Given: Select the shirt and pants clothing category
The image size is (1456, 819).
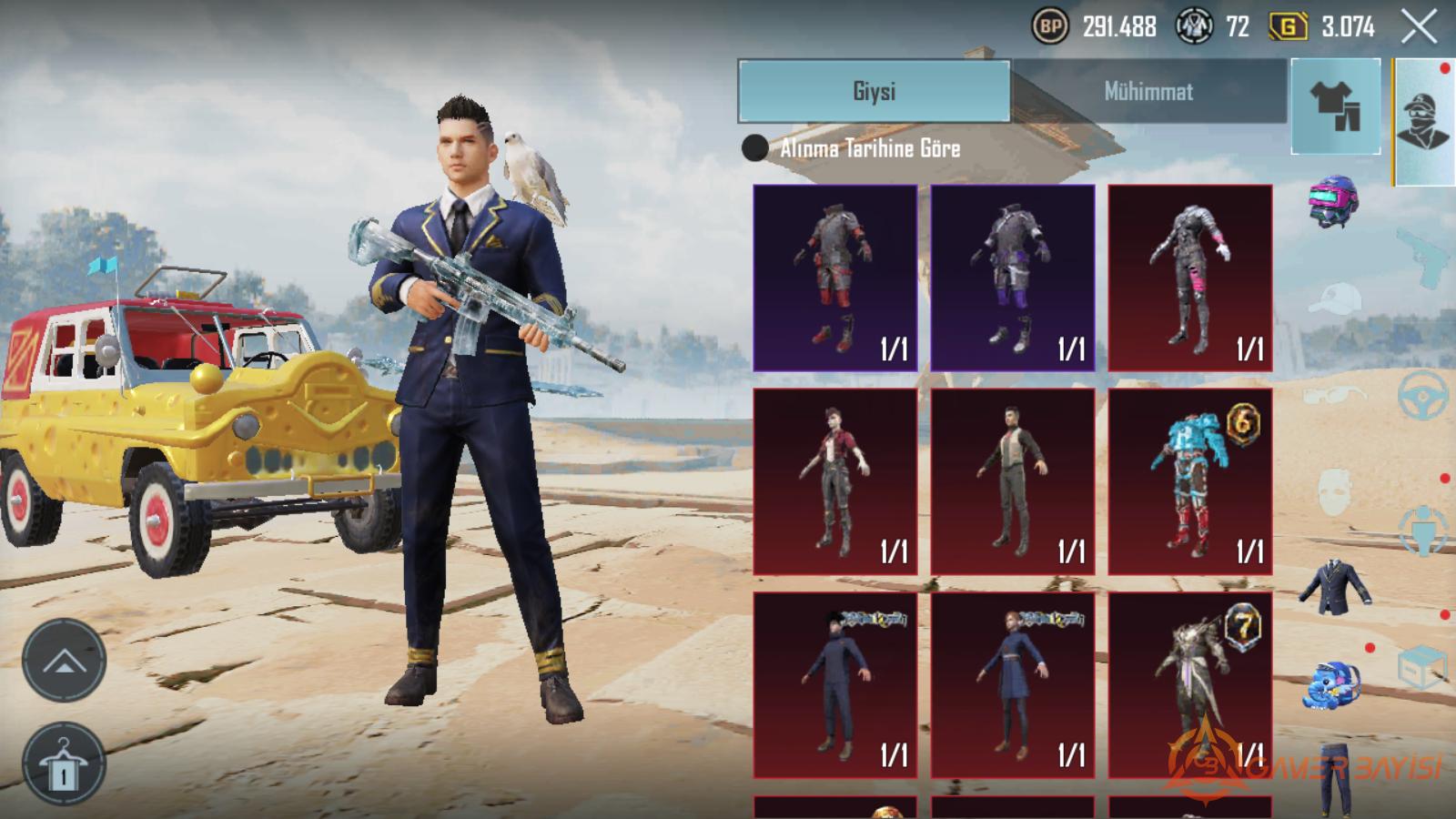Looking at the screenshot, I should point(1335,106).
